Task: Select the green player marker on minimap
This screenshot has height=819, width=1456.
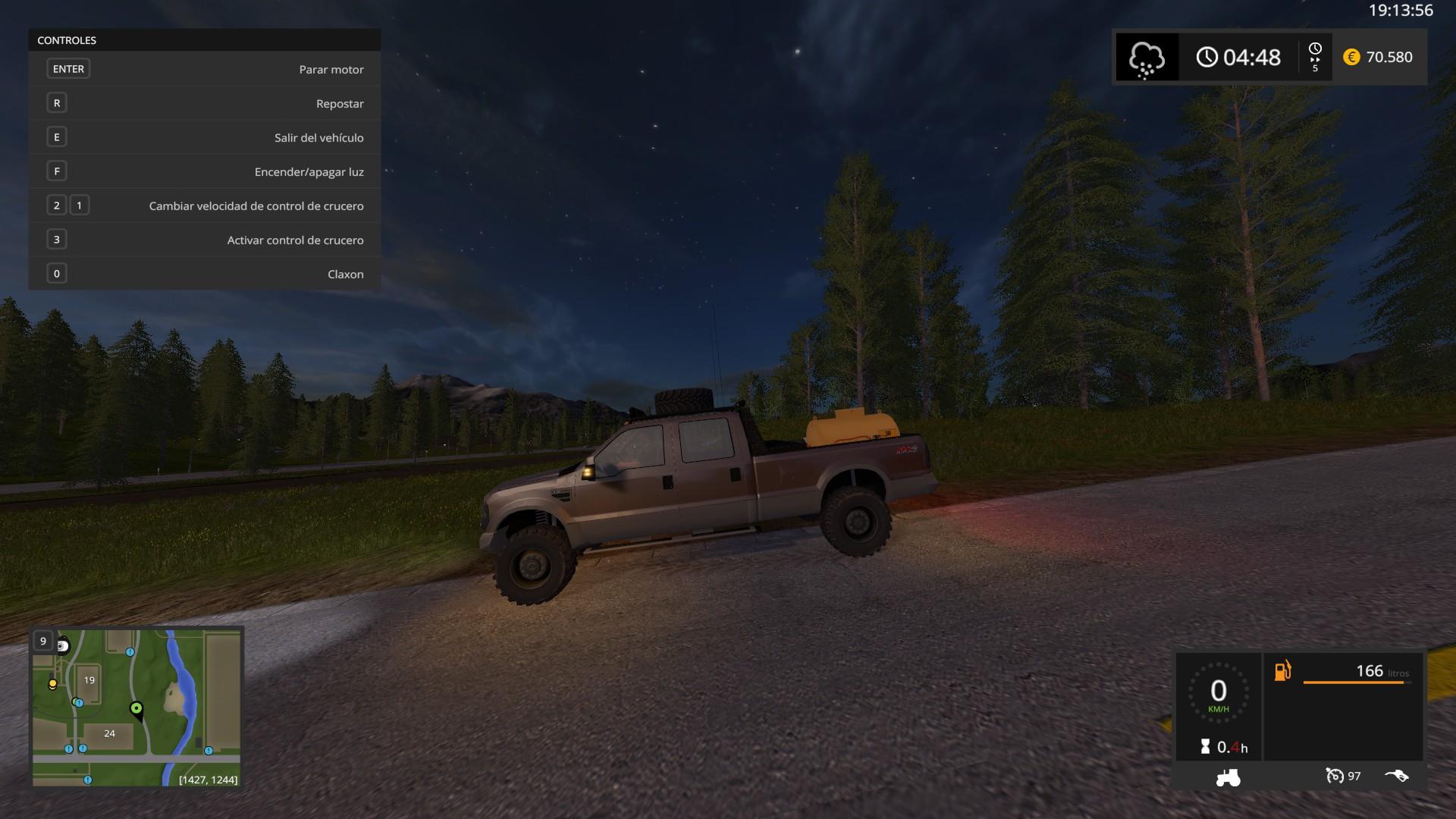Action: 136,709
